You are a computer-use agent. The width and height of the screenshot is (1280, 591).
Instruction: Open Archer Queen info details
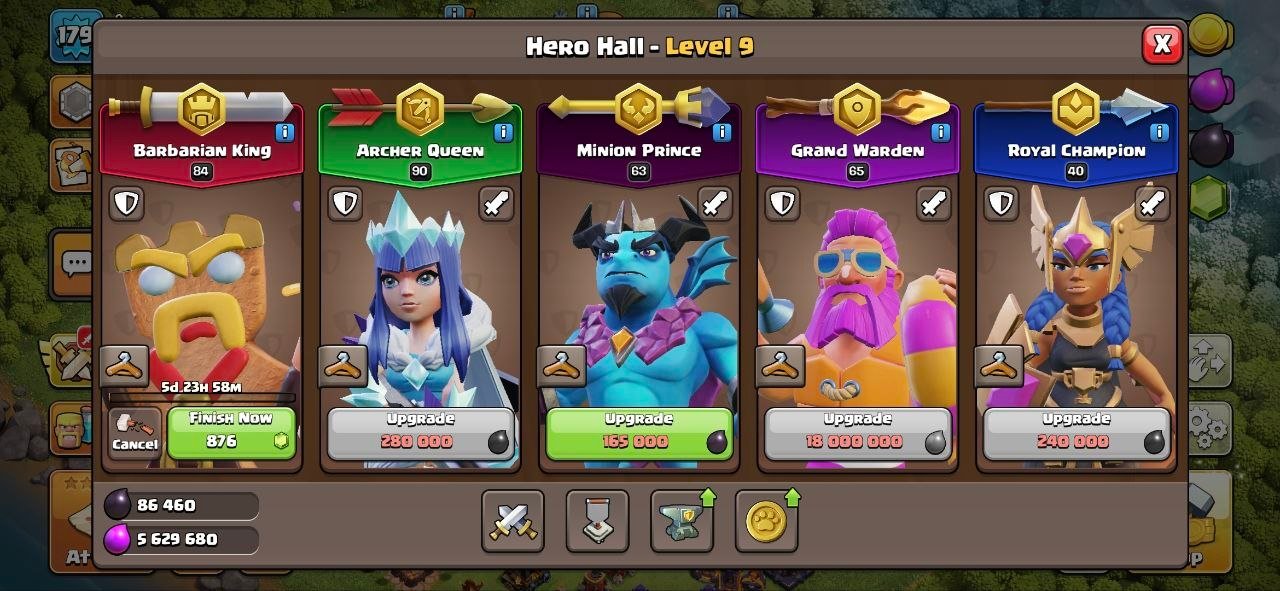point(503,132)
